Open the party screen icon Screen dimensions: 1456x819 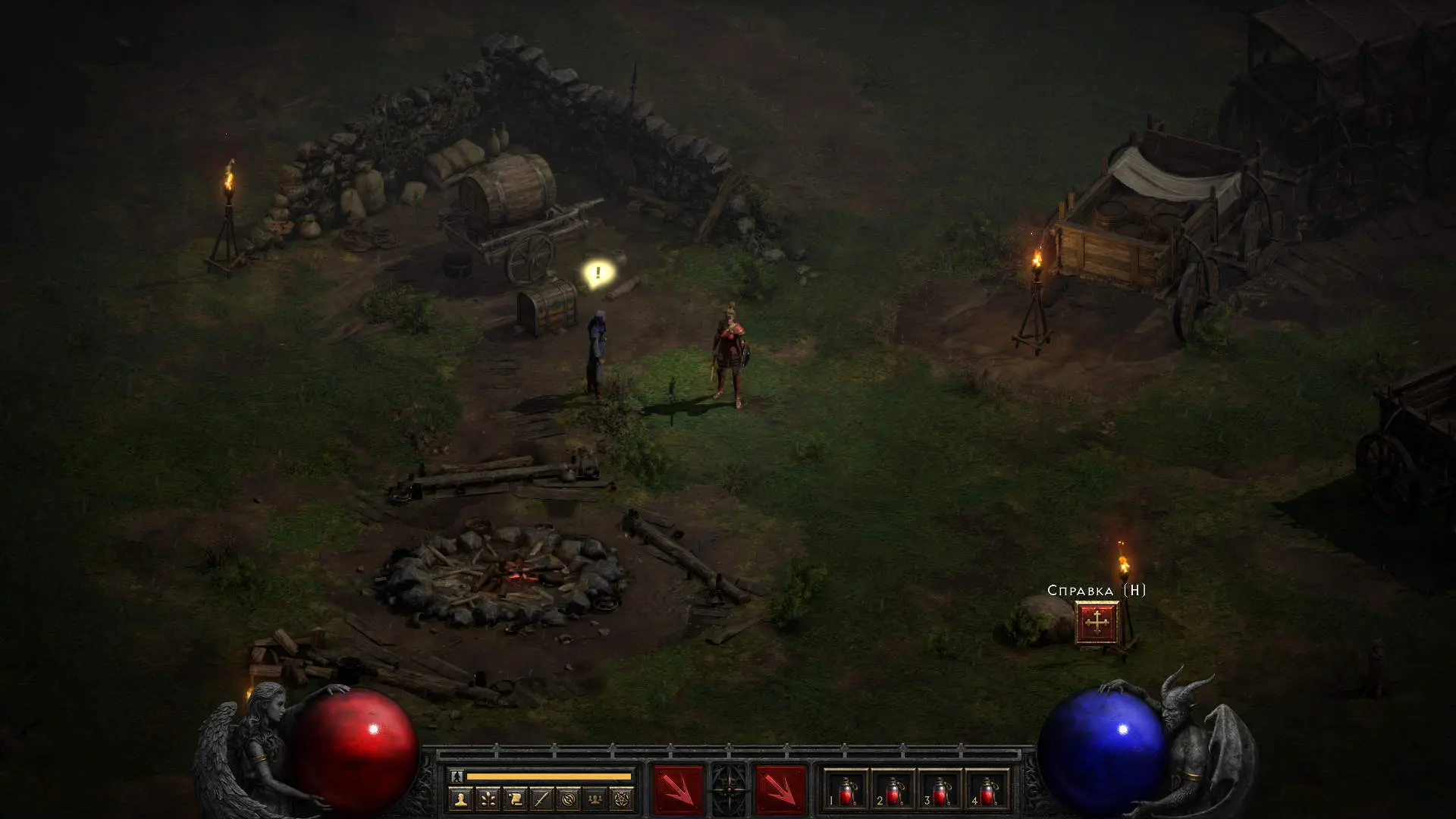point(595,799)
